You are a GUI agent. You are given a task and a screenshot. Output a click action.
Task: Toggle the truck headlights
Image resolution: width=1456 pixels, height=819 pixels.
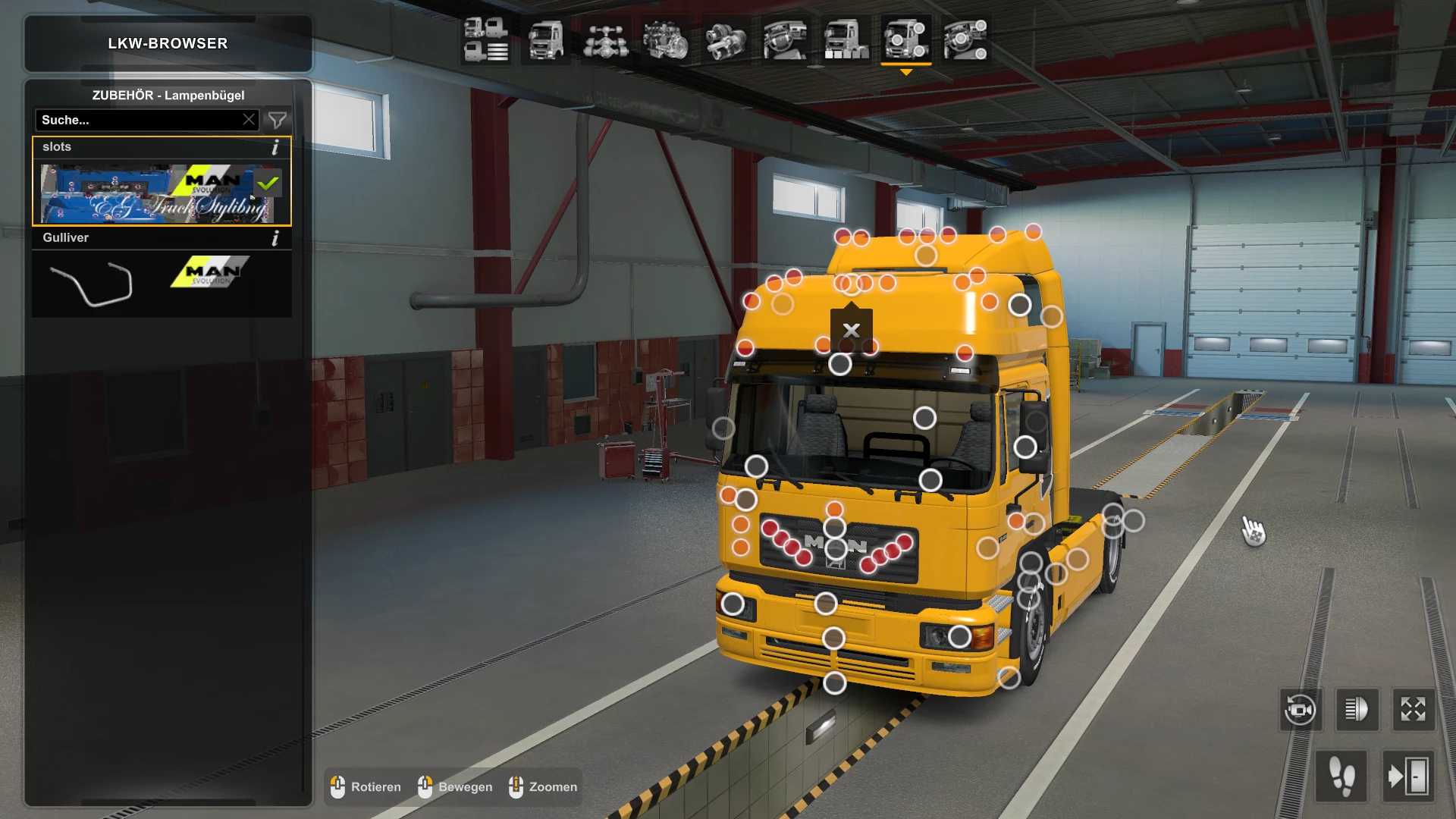pyautogui.click(x=1356, y=710)
